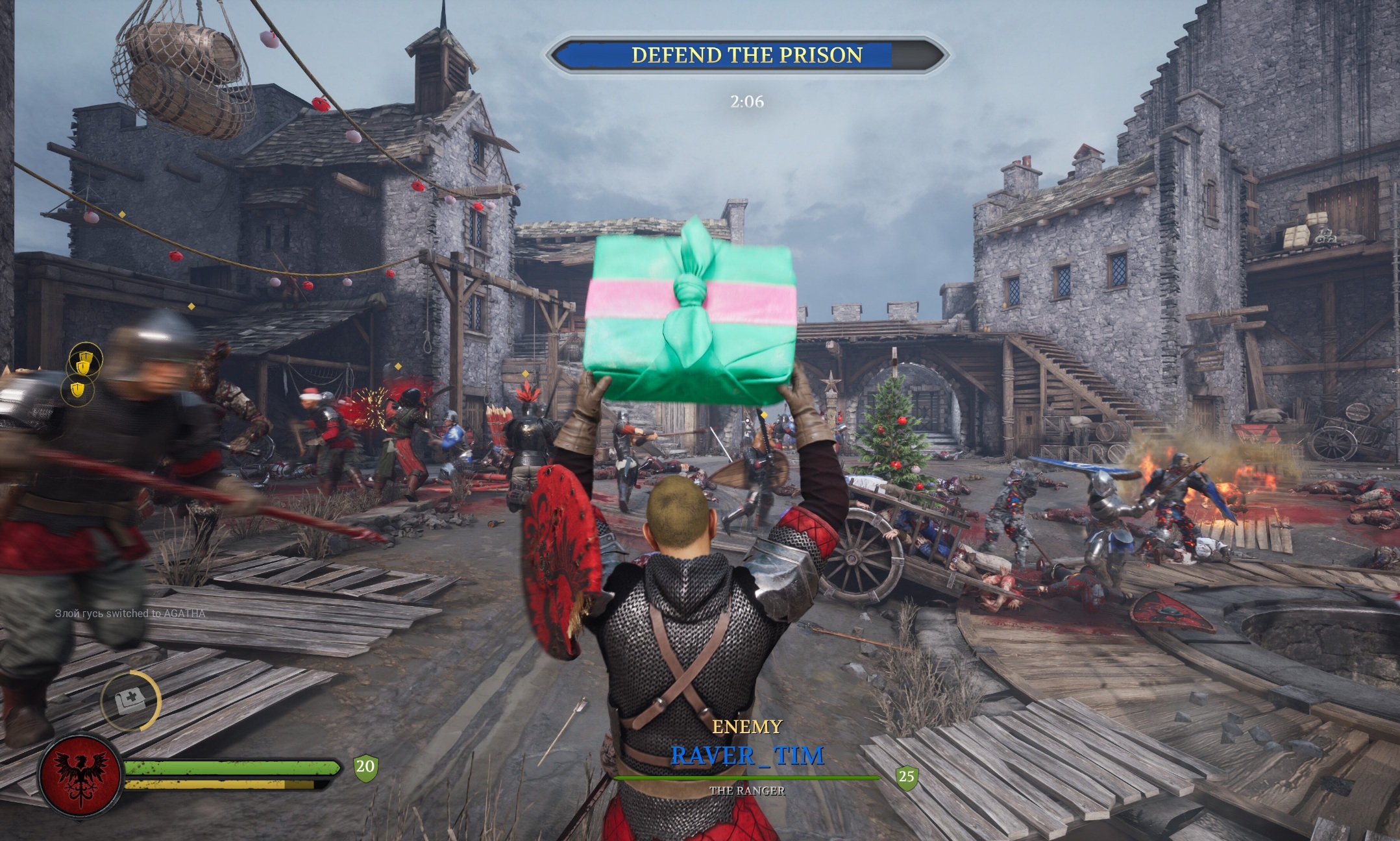Click the team switch message about AGATHA
1400x841 pixels.
[130, 613]
